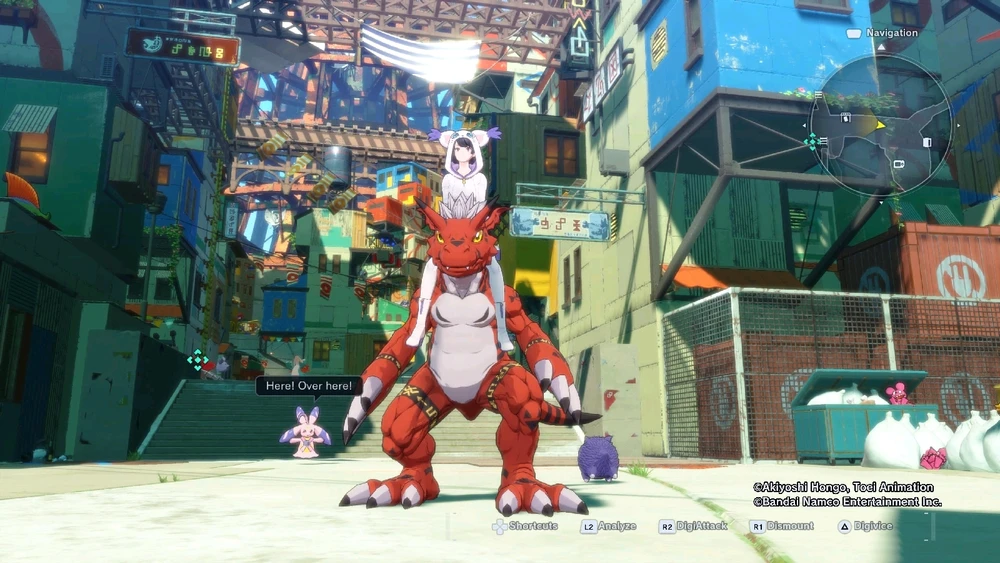Select the shop stall marker on the minimap
This screenshot has height=563, width=1000.
[x=846, y=118]
